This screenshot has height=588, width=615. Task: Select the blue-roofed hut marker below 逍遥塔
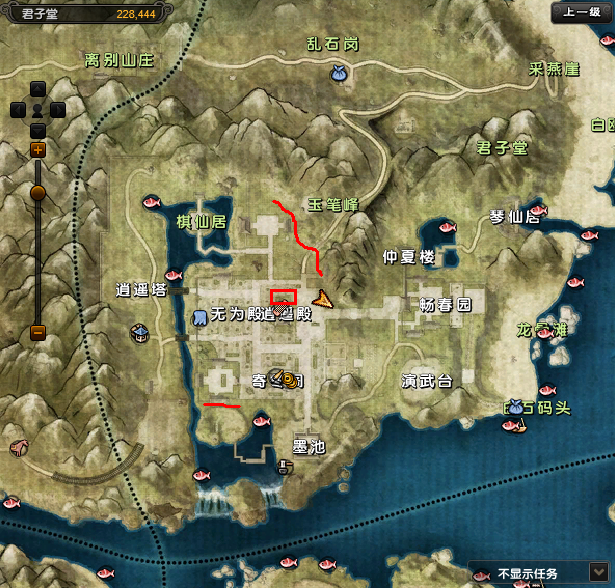[x=141, y=331]
